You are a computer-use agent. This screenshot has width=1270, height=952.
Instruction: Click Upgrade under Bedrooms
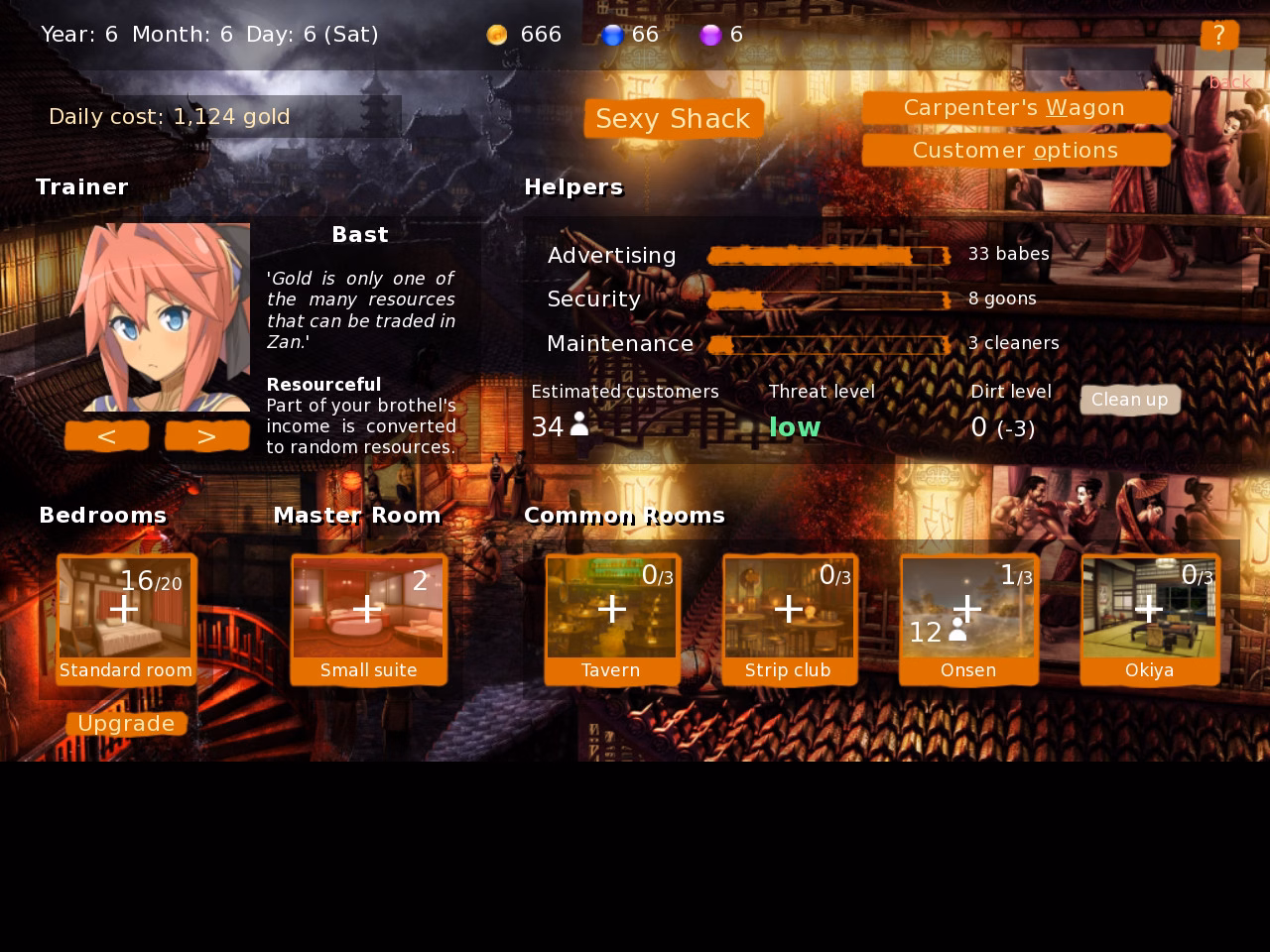[x=126, y=723]
